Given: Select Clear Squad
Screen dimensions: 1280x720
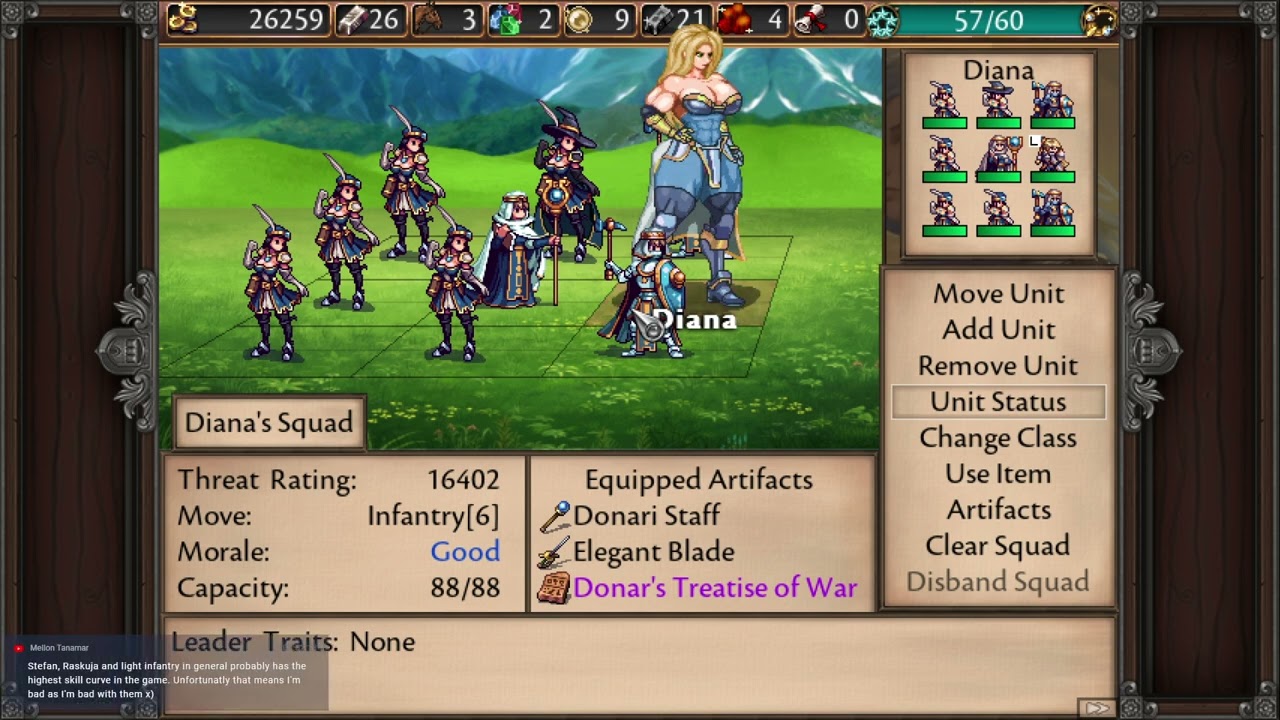Looking at the screenshot, I should 998,546.
